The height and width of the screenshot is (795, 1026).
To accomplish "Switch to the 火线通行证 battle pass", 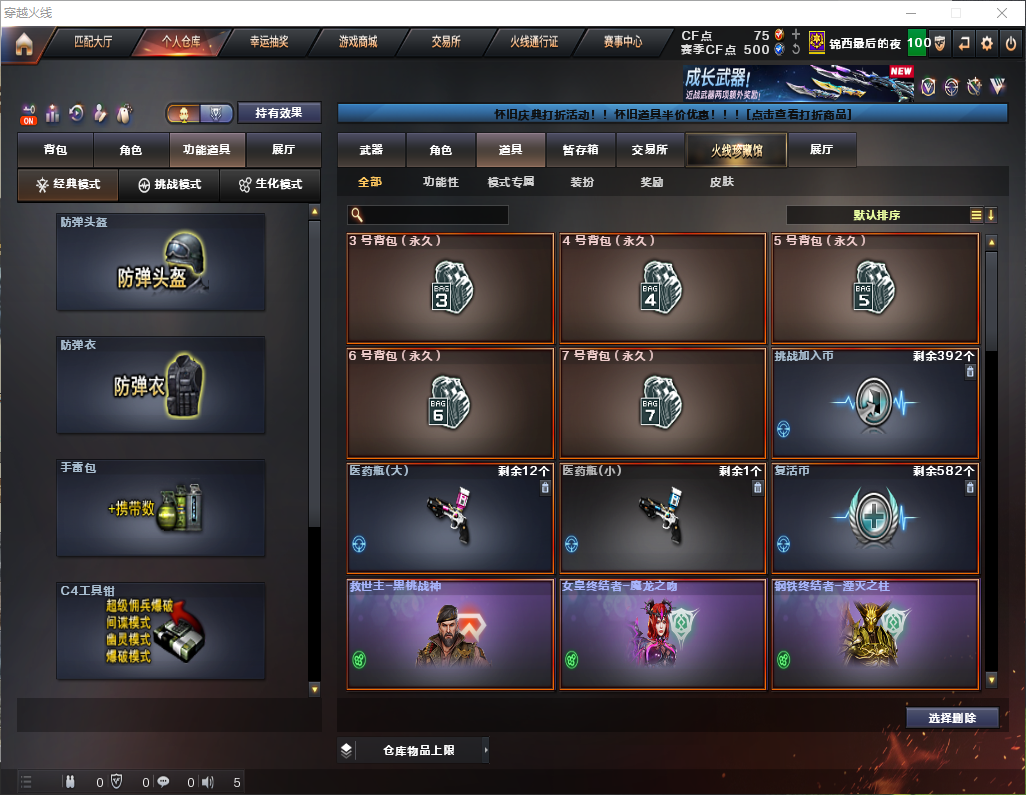I will [x=534, y=42].
